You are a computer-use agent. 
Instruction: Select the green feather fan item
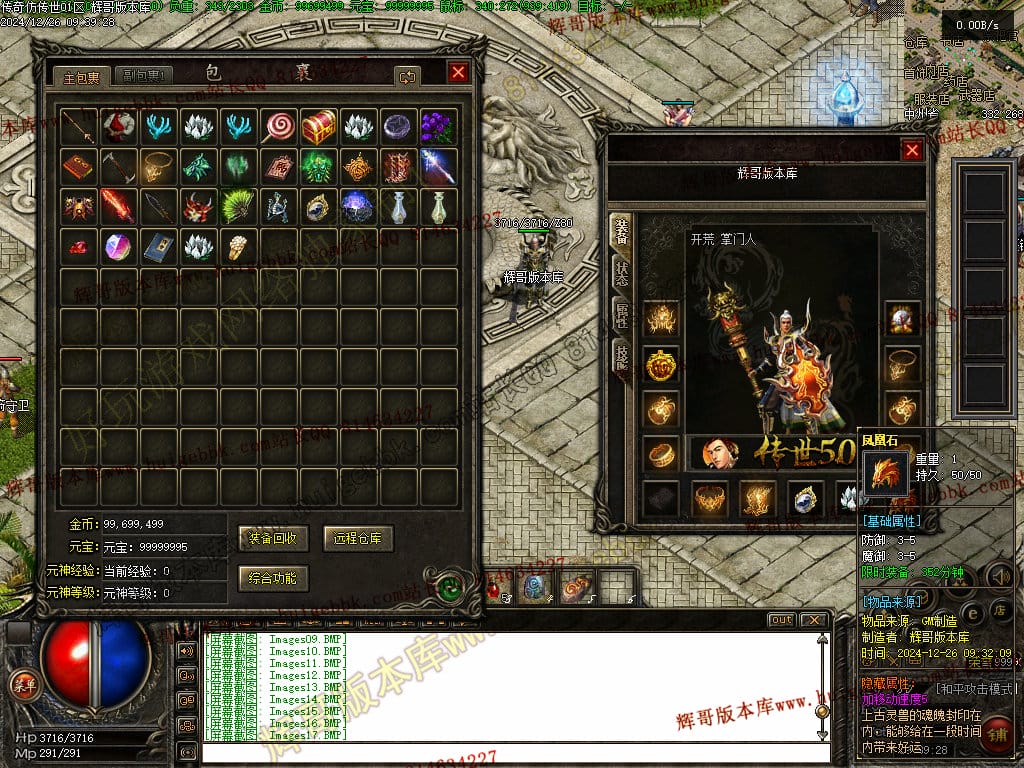click(238, 206)
